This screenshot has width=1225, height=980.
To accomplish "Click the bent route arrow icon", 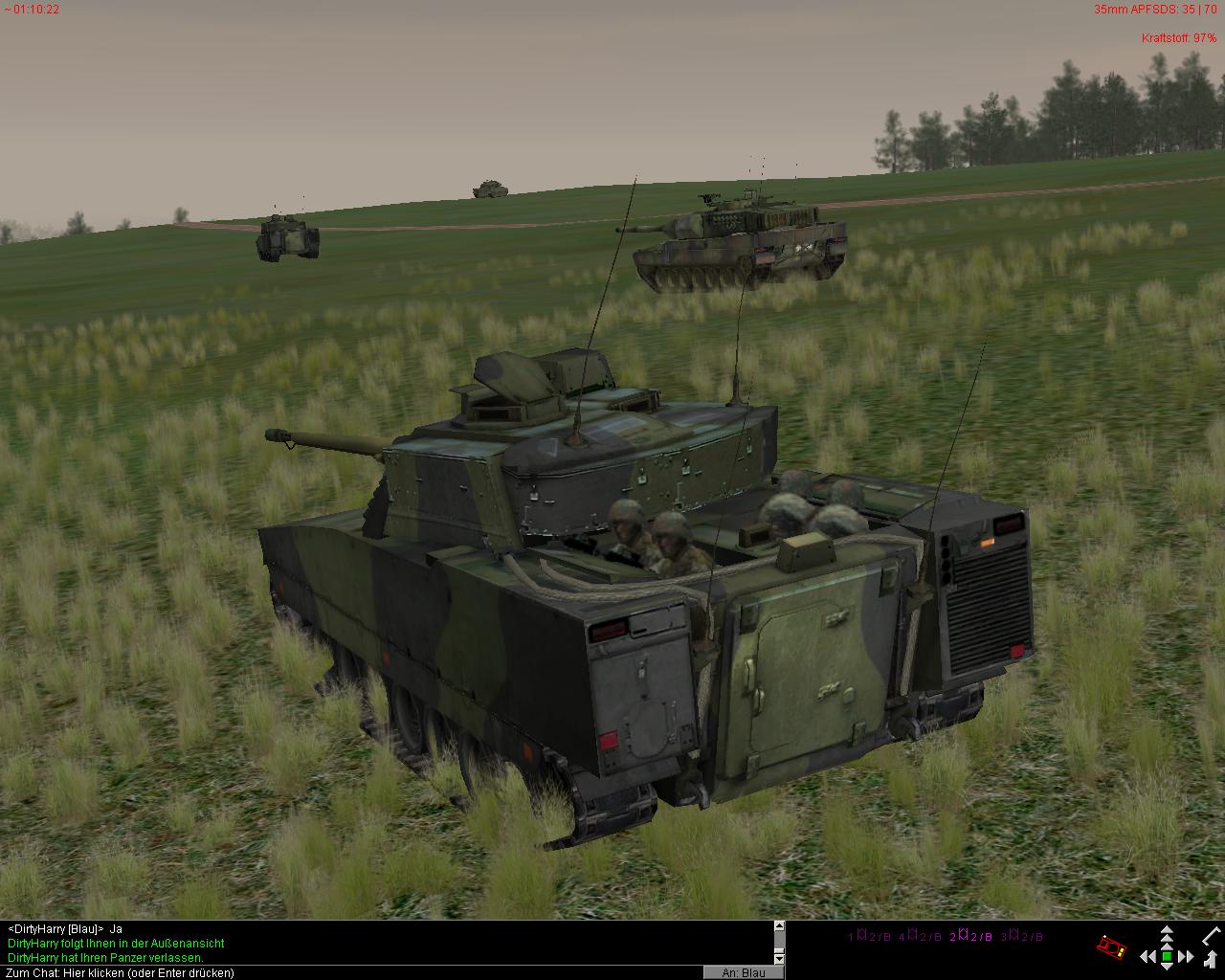I will coord(1211,958).
